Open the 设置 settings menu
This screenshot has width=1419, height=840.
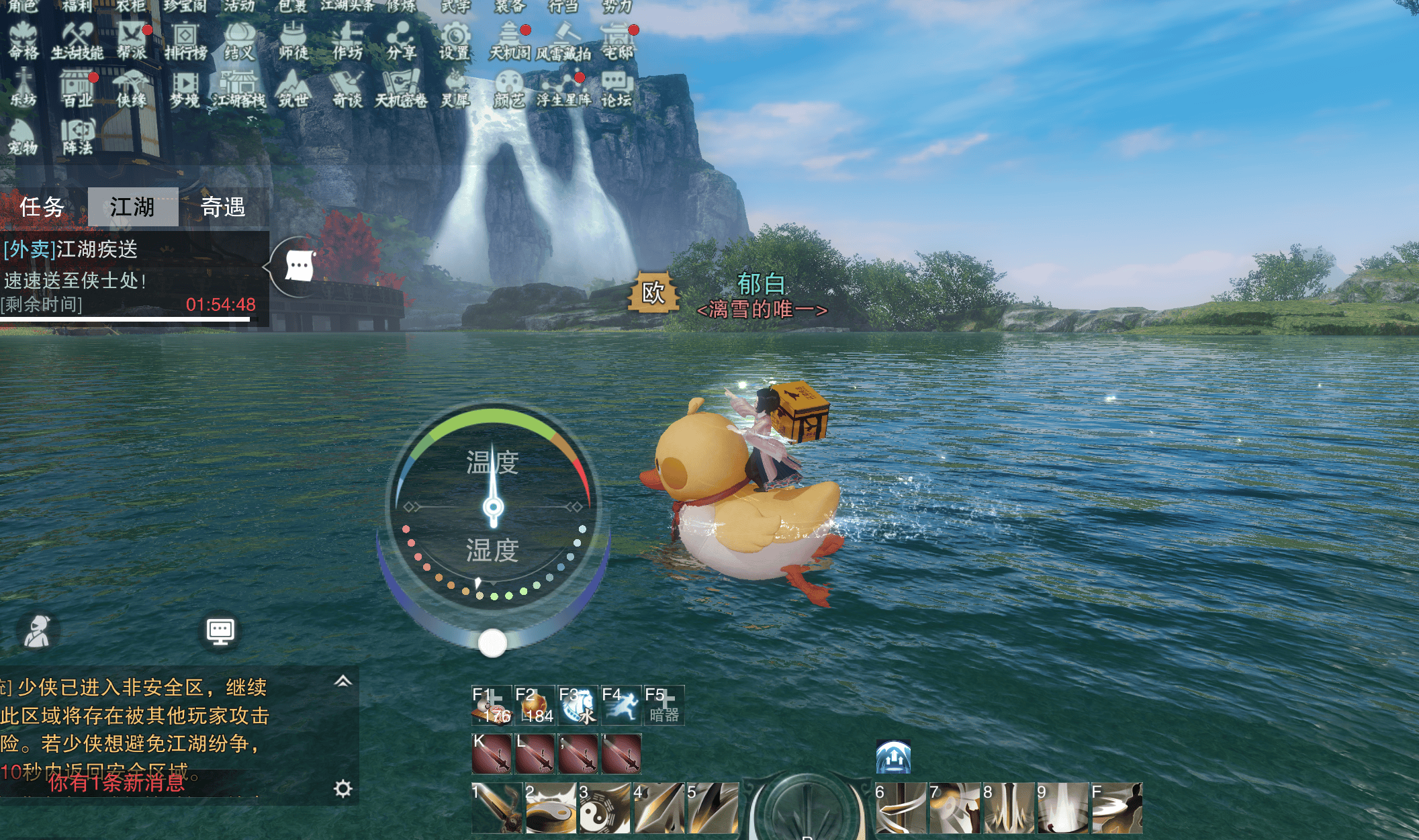coord(455,40)
